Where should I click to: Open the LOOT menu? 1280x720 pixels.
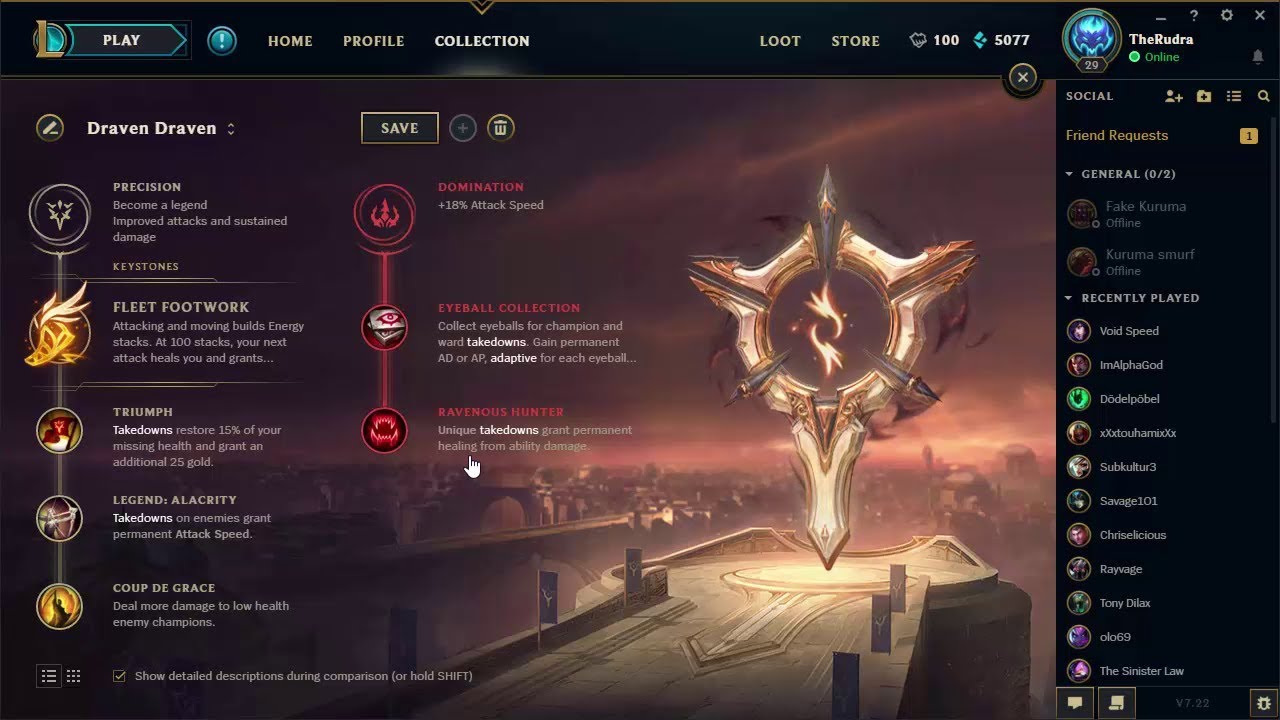point(779,41)
